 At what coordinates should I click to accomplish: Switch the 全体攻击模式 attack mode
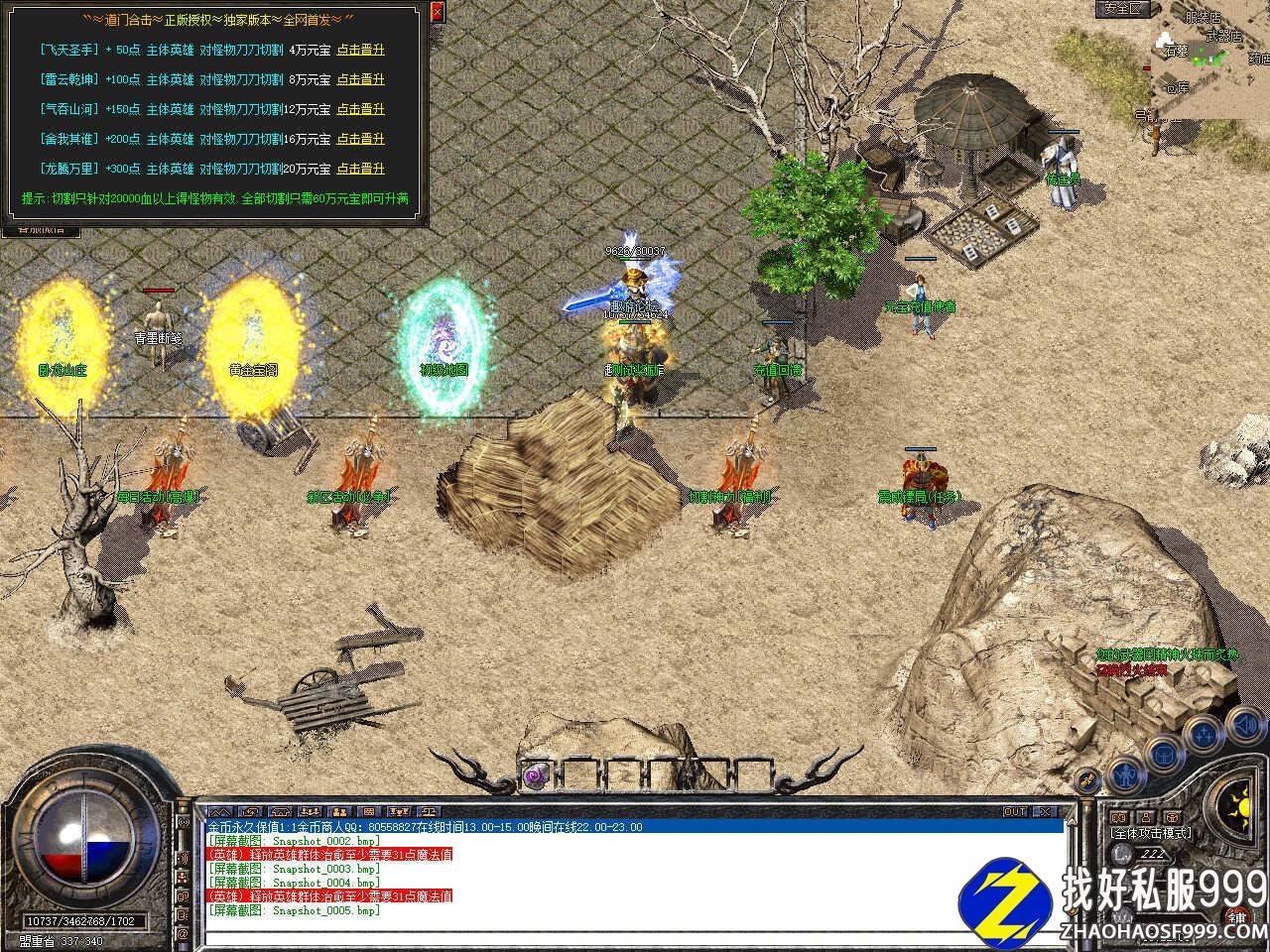pos(1151,833)
